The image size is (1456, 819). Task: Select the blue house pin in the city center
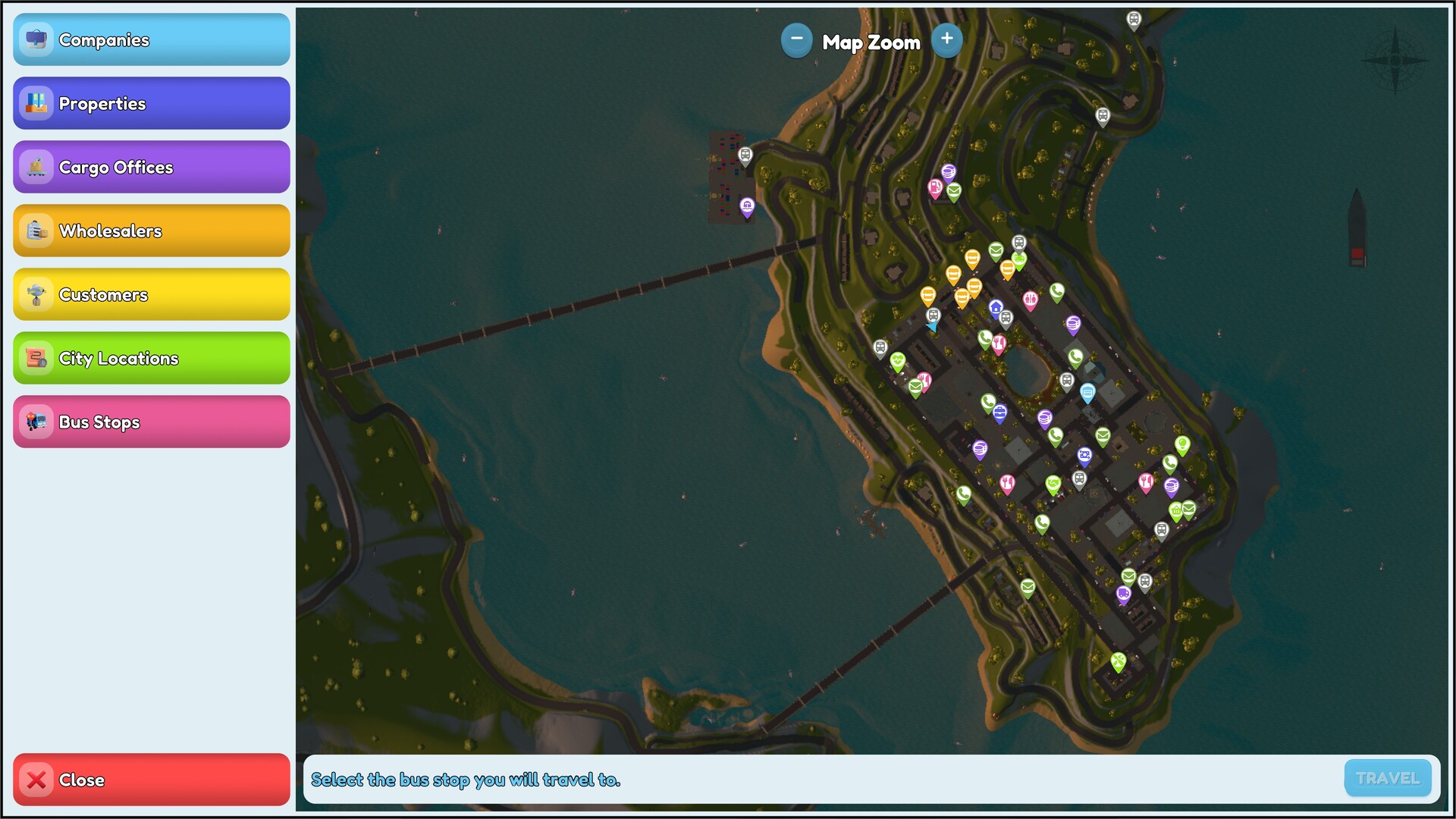click(x=996, y=305)
